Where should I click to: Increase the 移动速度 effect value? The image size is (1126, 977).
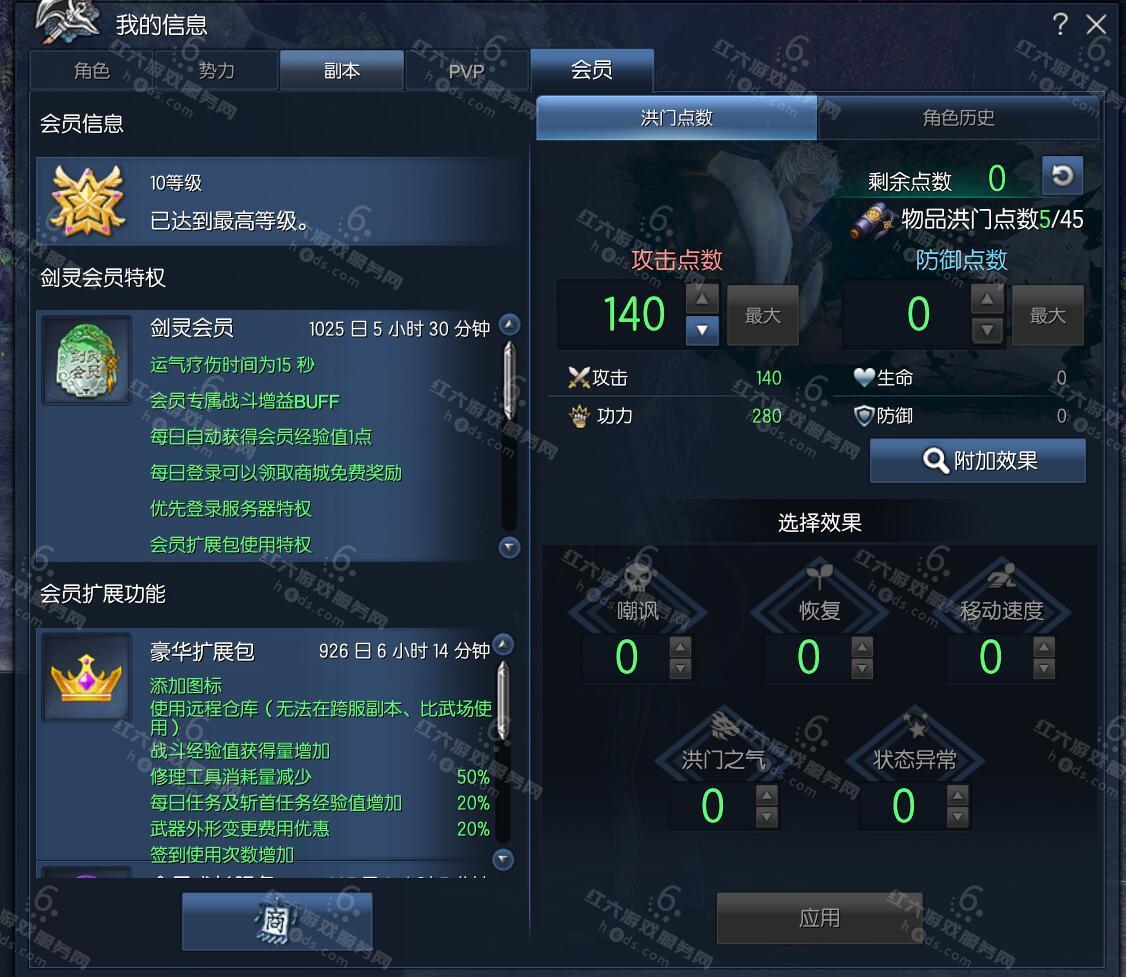[x=1044, y=647]
